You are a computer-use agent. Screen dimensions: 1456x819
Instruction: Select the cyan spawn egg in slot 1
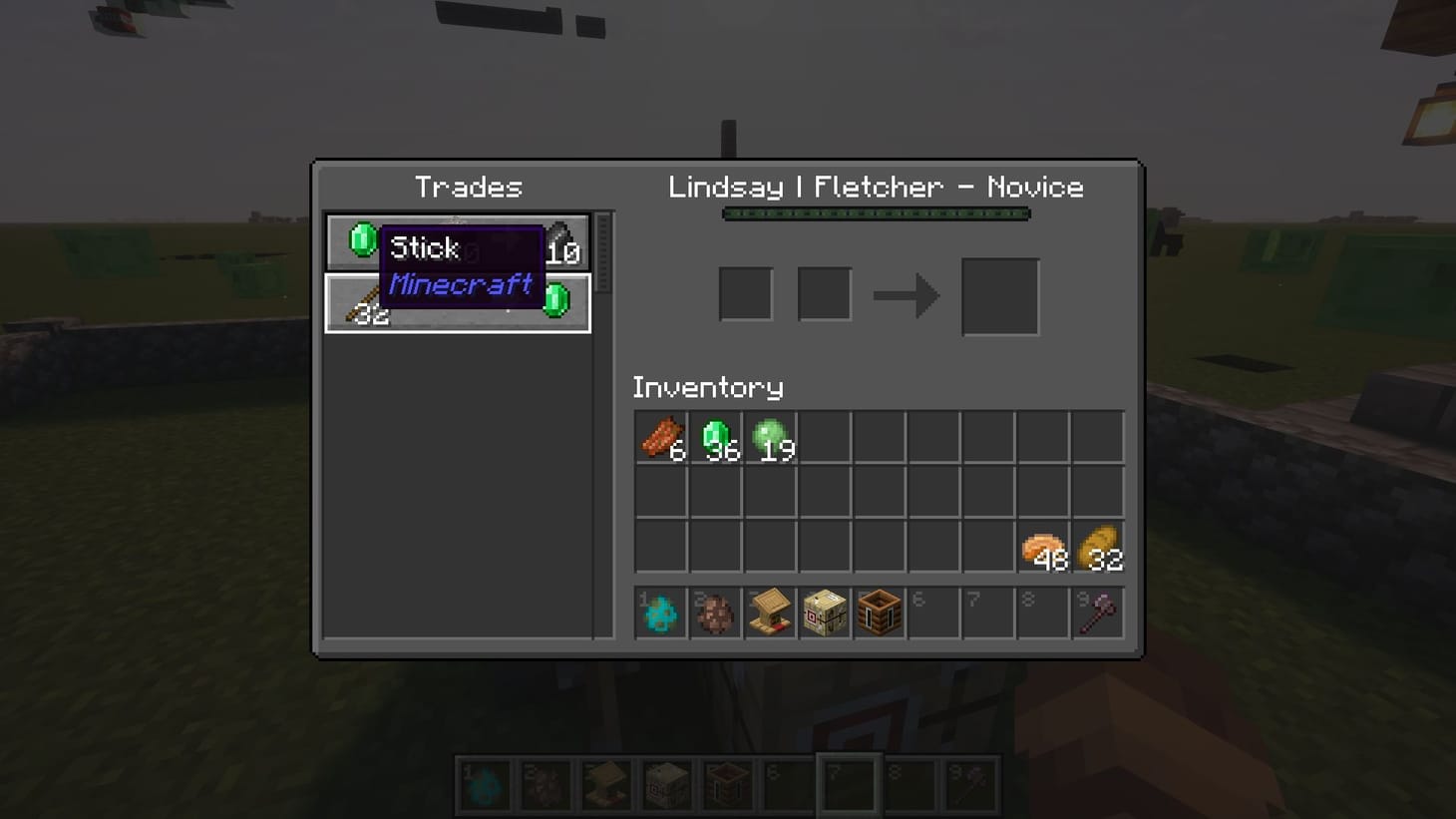click(660, 613)
